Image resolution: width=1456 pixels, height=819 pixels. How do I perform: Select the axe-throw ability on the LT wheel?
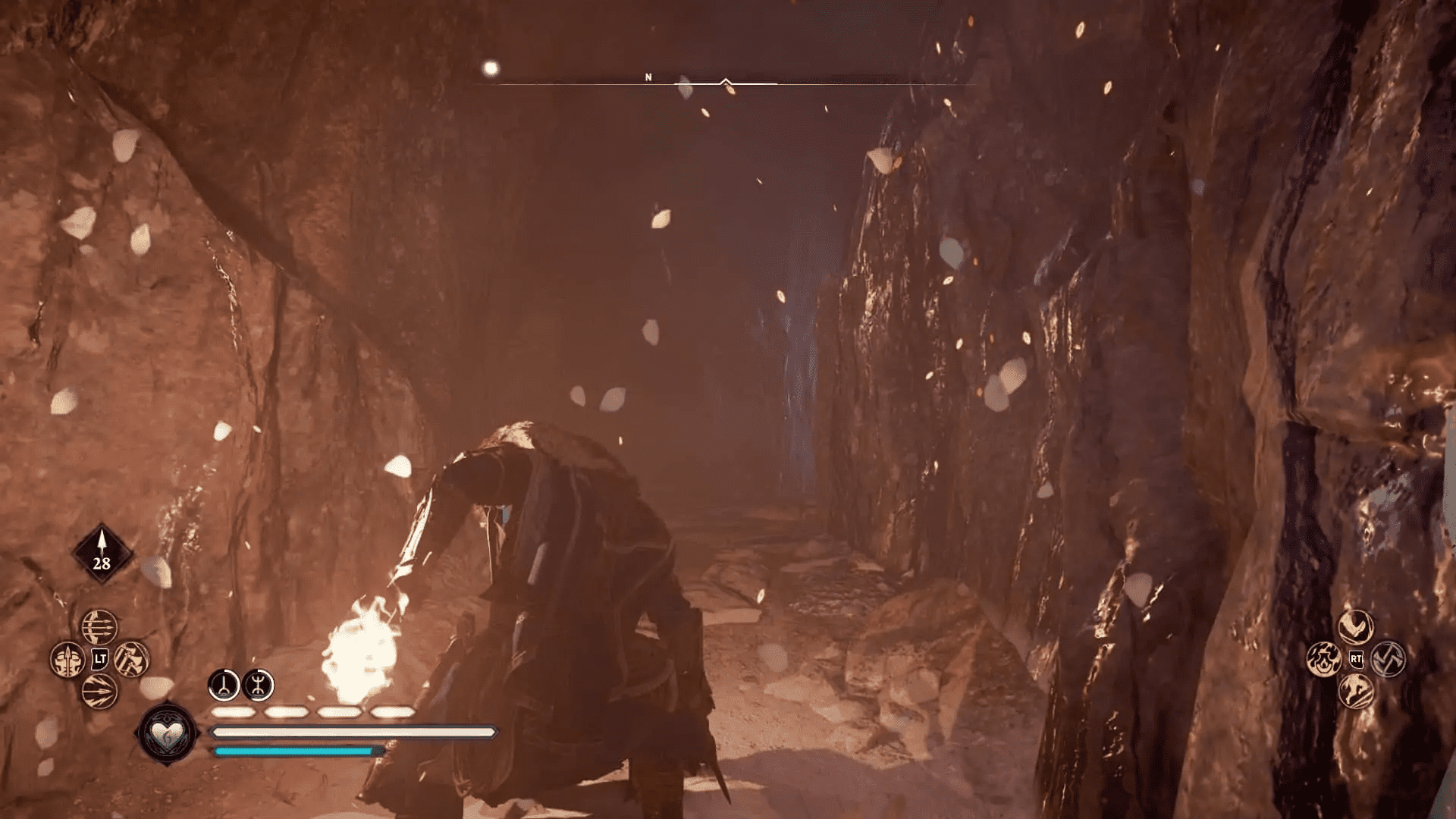tap(130, 659)
